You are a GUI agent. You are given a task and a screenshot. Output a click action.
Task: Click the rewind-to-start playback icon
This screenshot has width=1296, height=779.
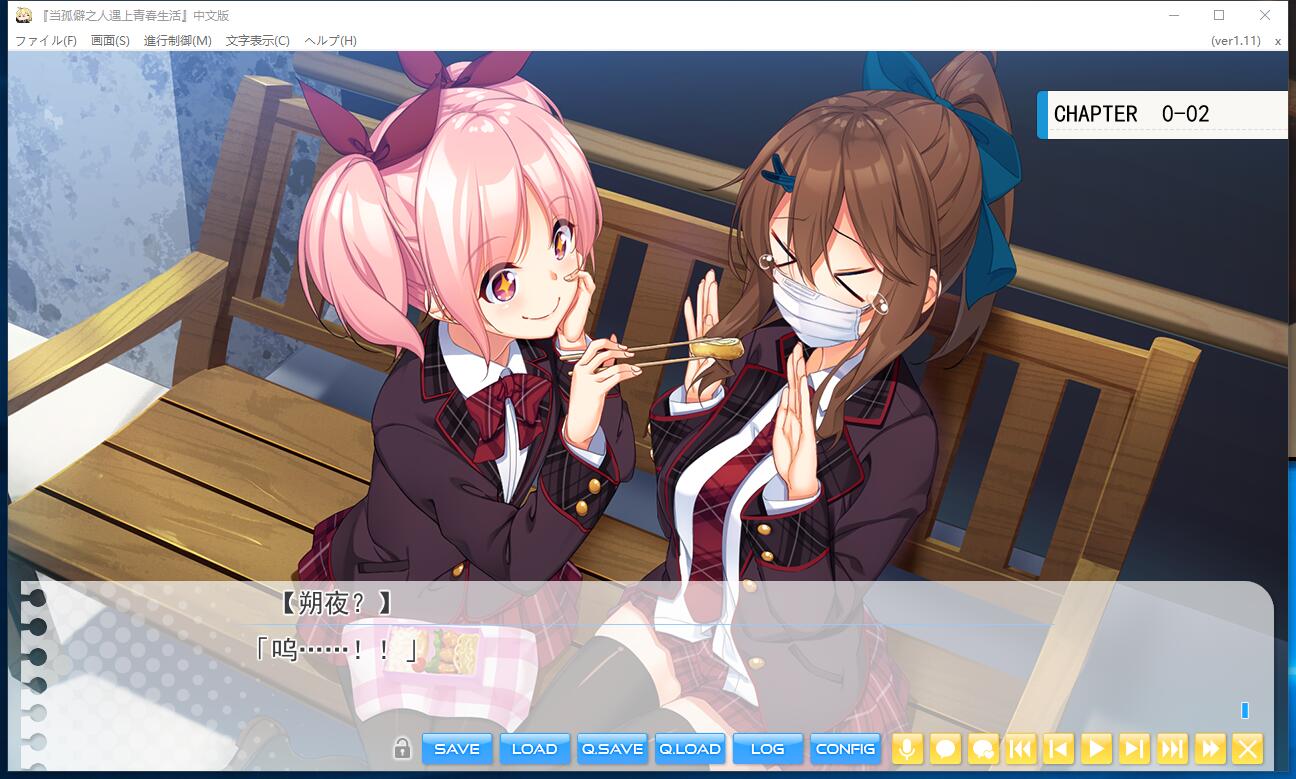[x=1020, y=748]
